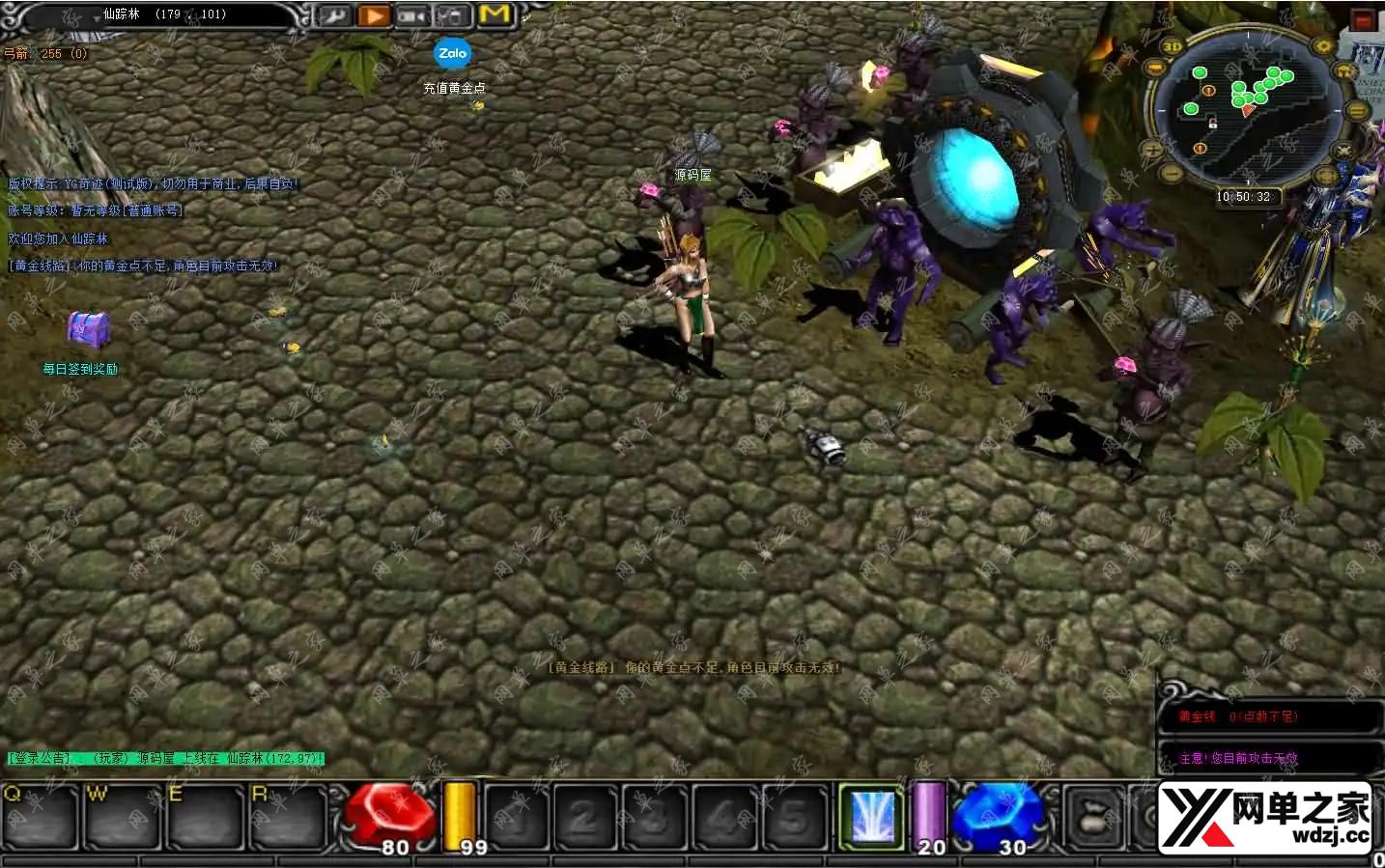
Task: Open the blue Zalo recharge icon
Action: coord(452,54)
